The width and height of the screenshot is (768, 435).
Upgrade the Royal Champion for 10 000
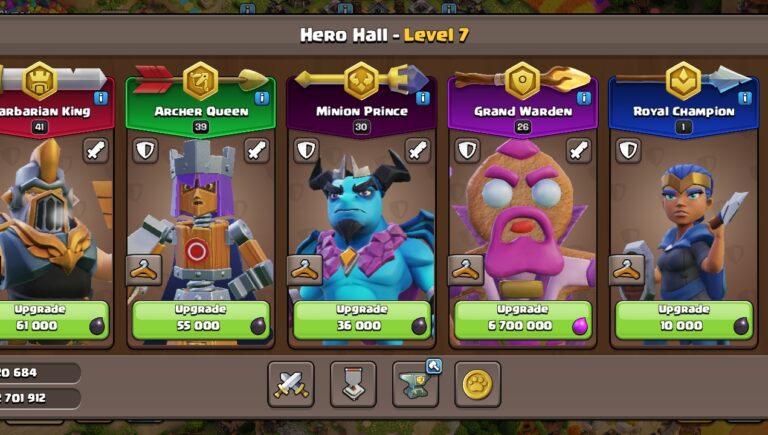coord(684,320)
